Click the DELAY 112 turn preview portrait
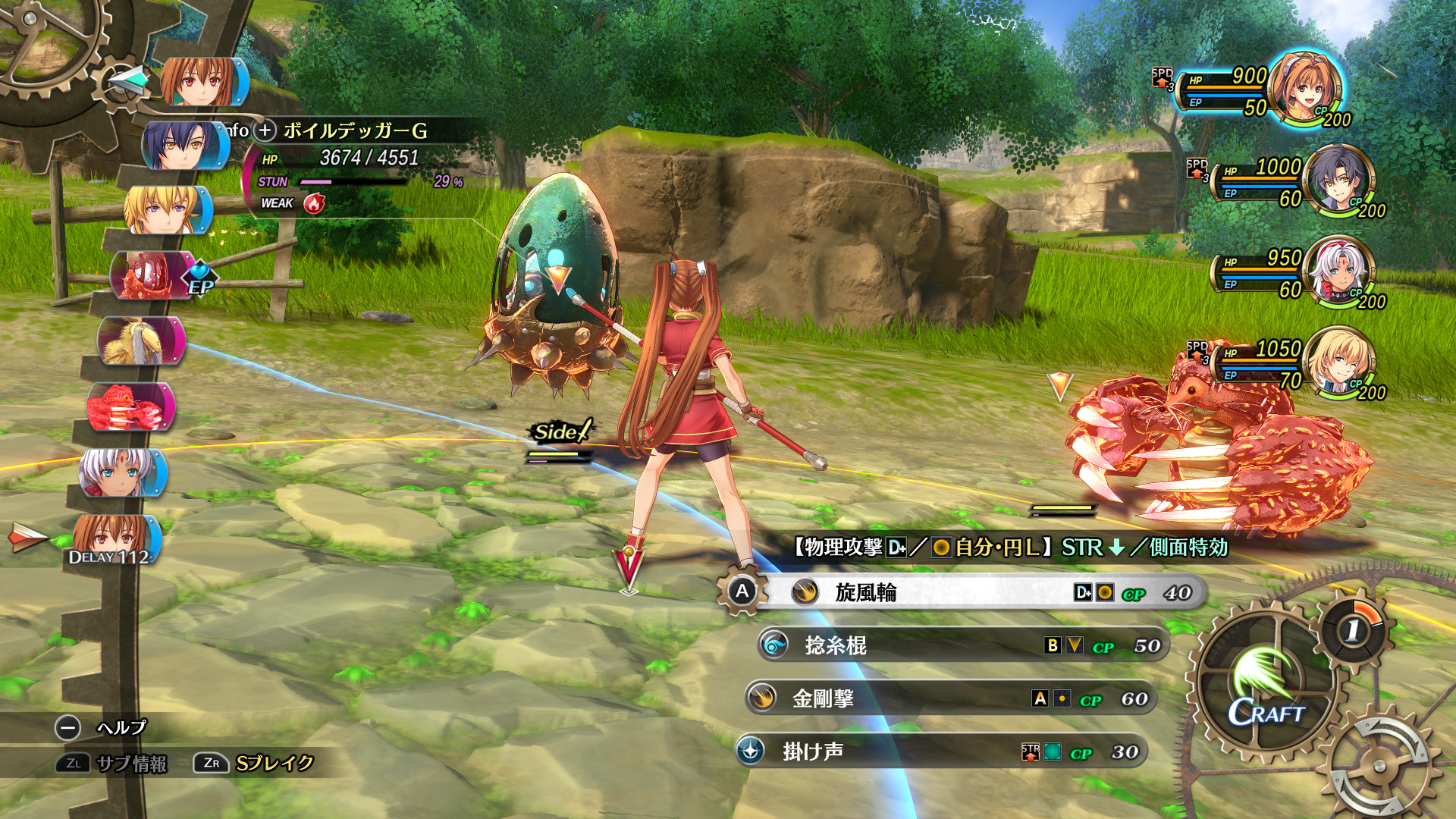The image size is (1456, 819). coord(115,539)
